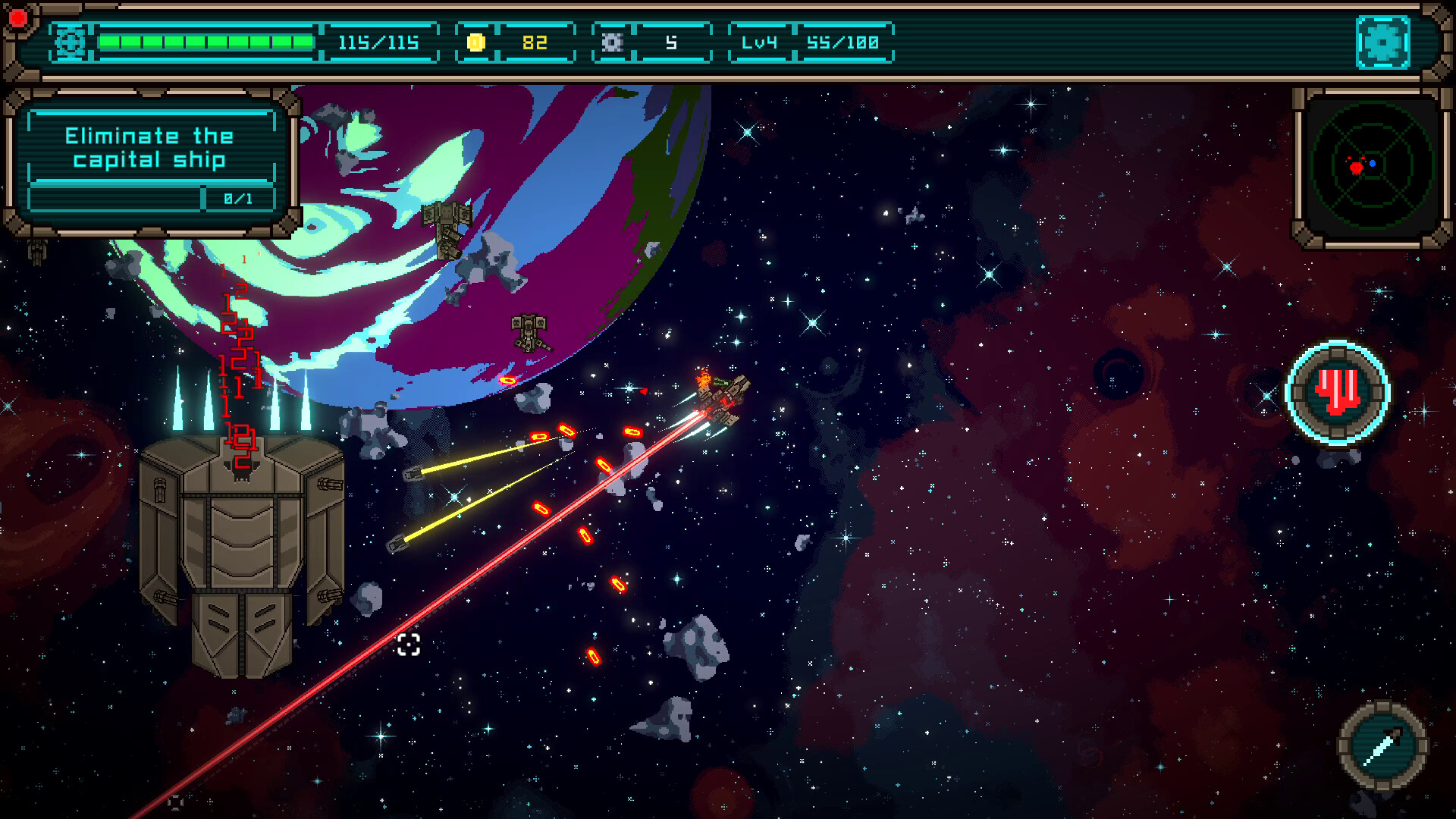Trigger the missile weapon button
The width and height of the screenshot is (1456, 819).
click(1382, 745)
